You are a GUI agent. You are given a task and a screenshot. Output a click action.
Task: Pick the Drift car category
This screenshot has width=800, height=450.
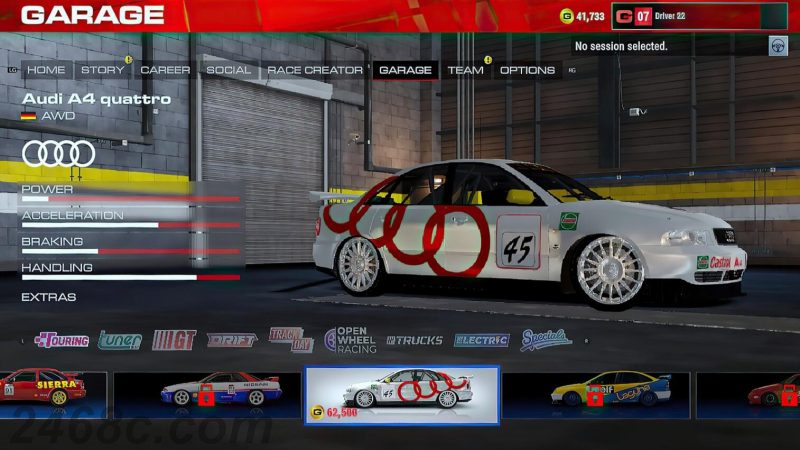232,340
